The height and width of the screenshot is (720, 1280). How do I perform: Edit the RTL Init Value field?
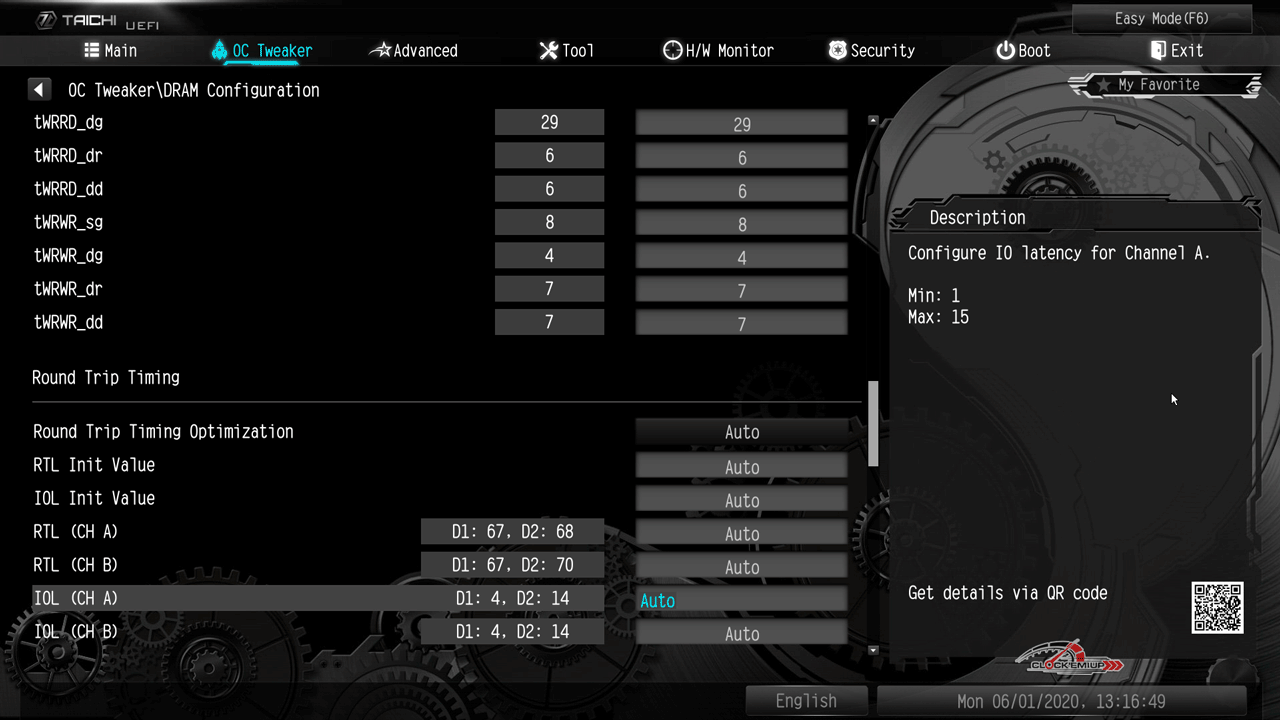(741, 467)
